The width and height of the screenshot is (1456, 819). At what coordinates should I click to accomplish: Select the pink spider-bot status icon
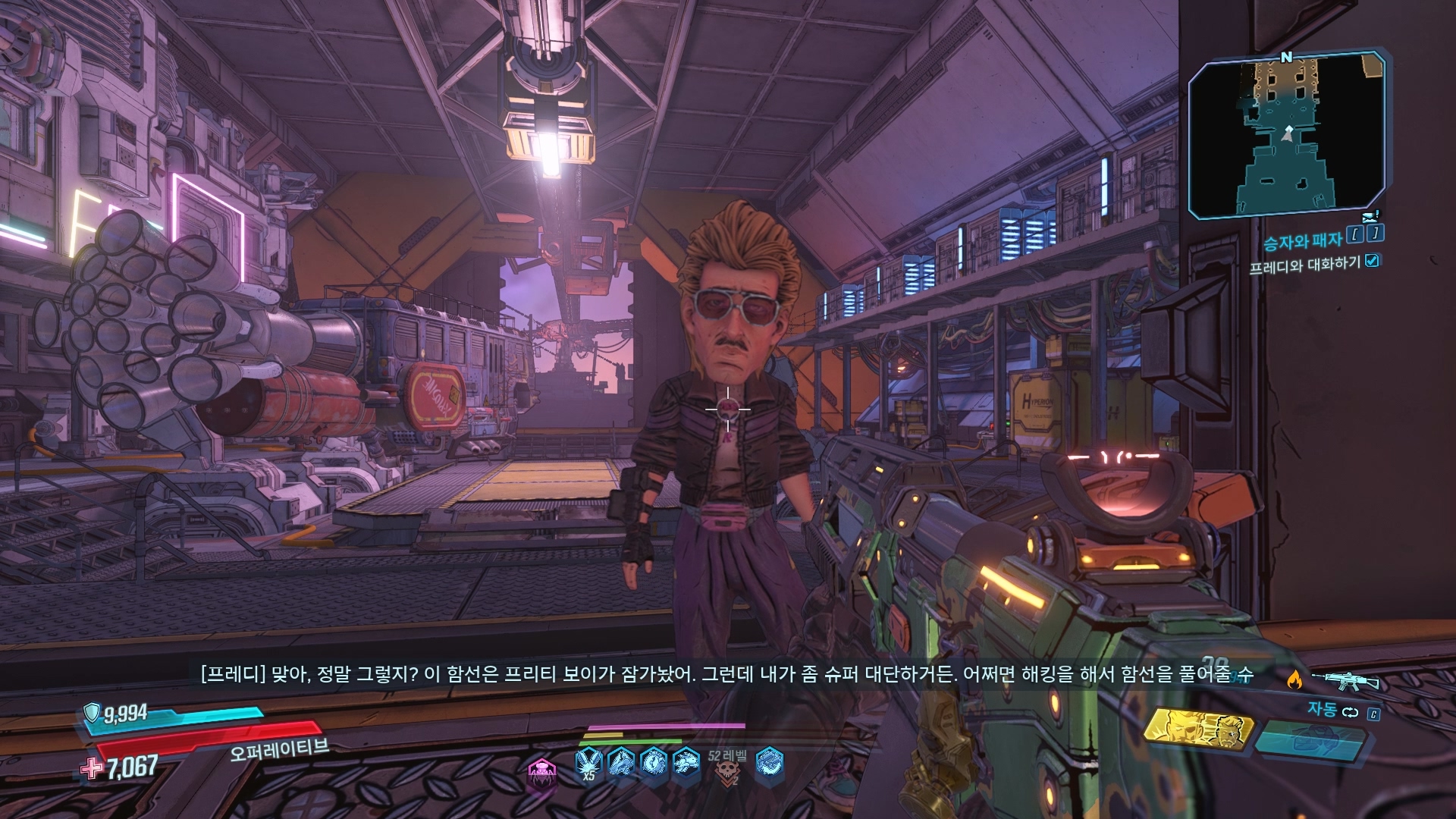click(542, 772)
